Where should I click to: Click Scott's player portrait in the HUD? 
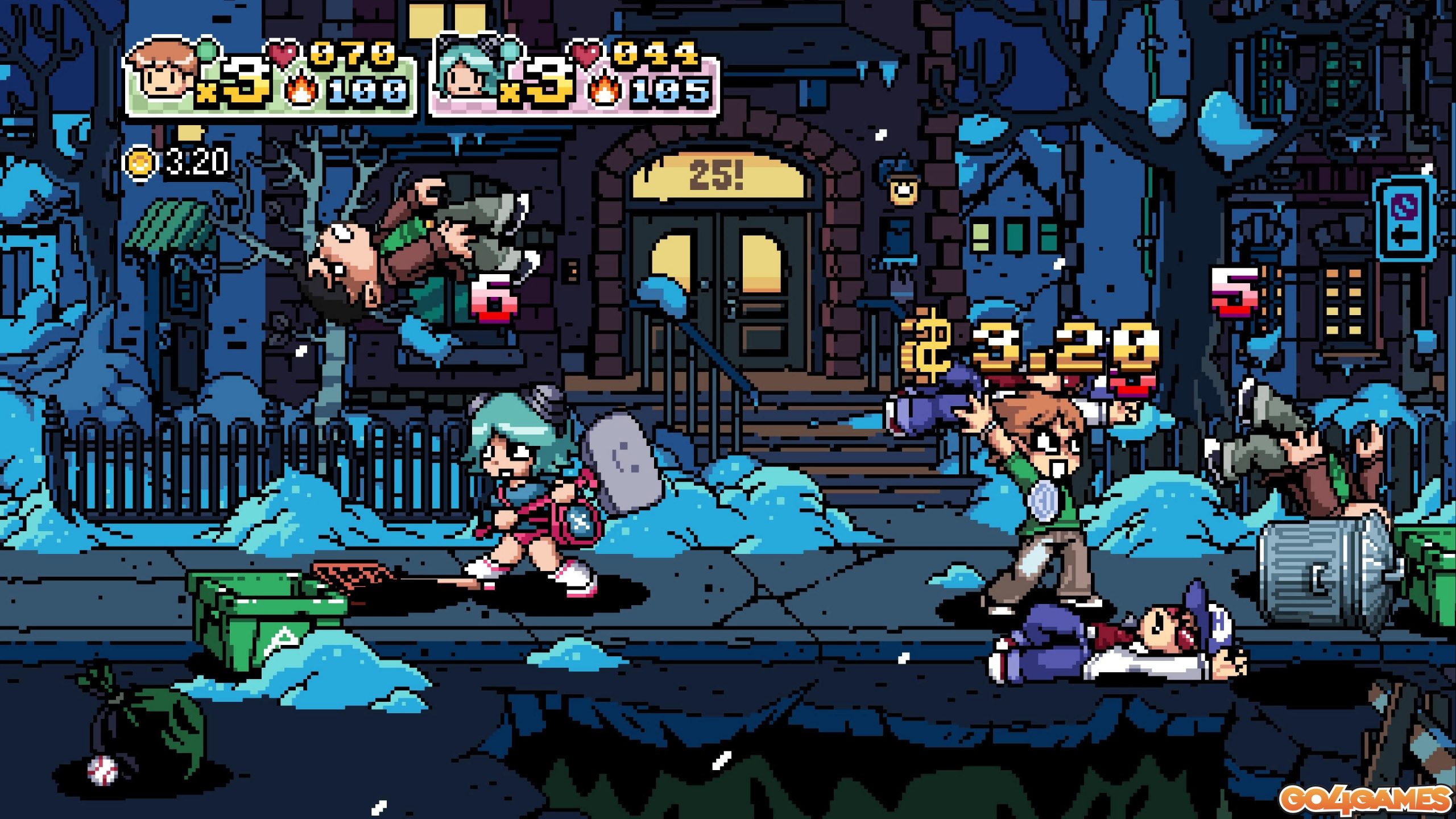163,71
